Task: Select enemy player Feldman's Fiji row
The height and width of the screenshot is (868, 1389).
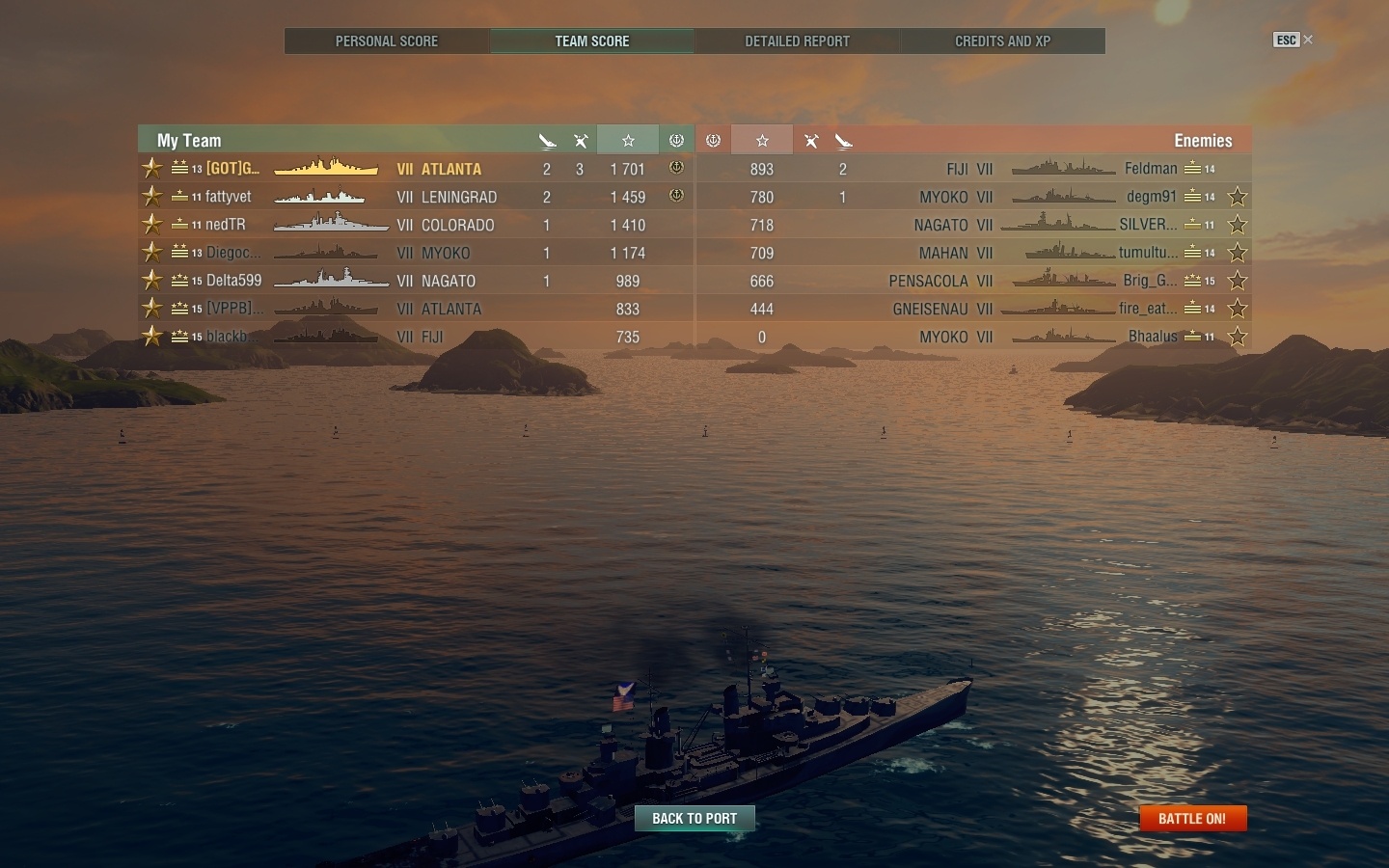Action: (974, 169)
